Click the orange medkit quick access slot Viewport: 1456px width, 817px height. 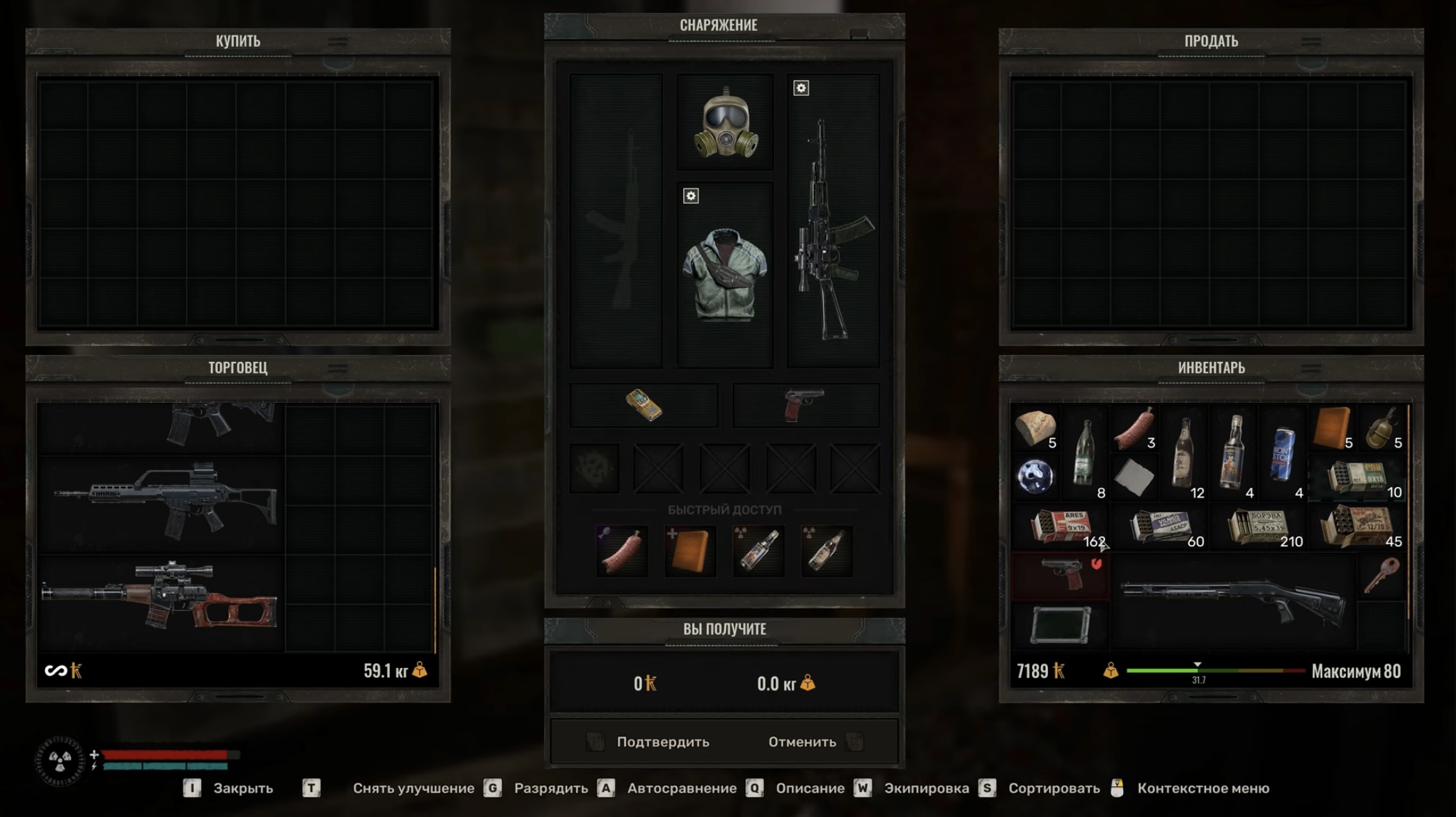689,551
